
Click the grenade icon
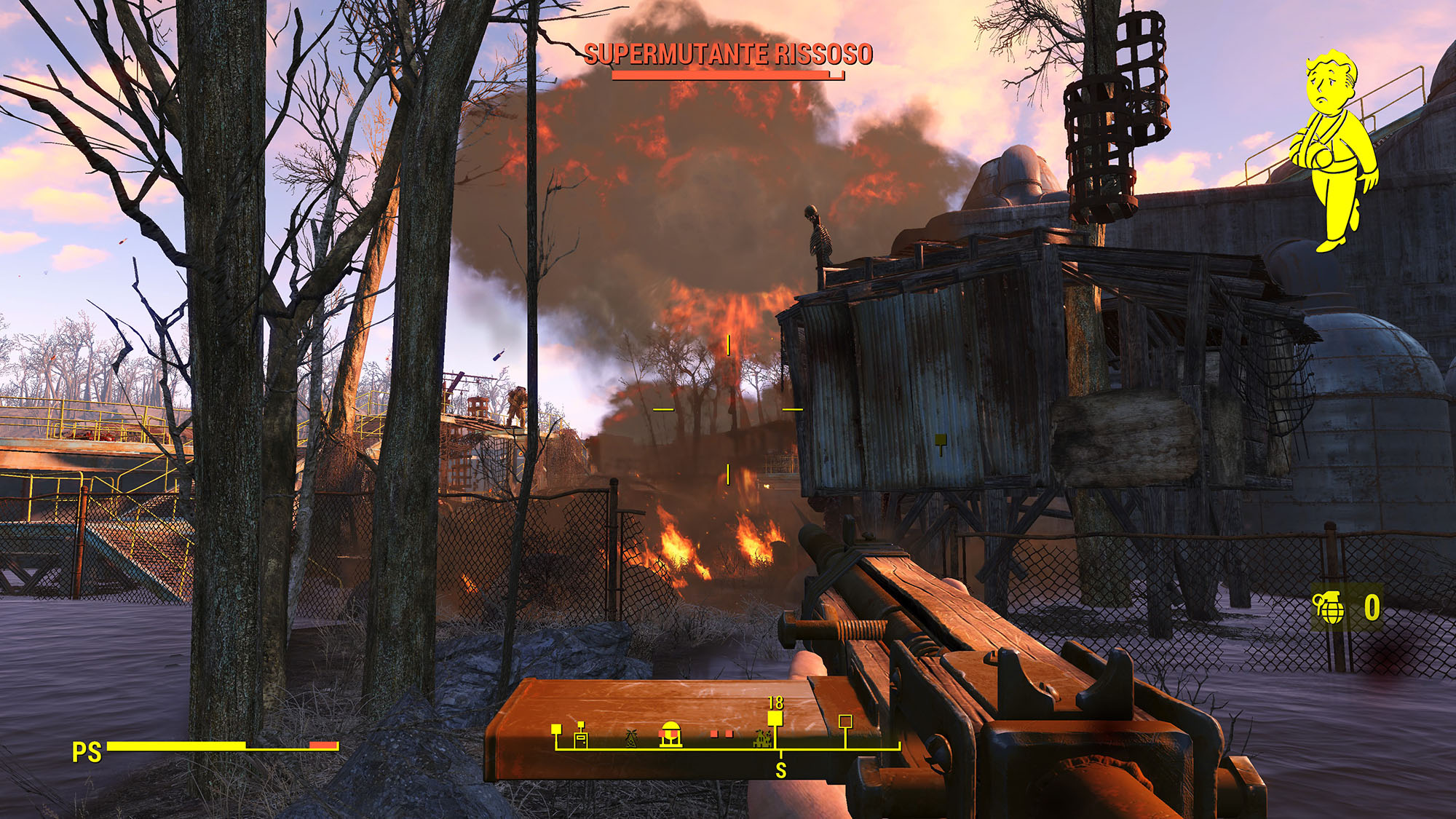coord(1329,607)
